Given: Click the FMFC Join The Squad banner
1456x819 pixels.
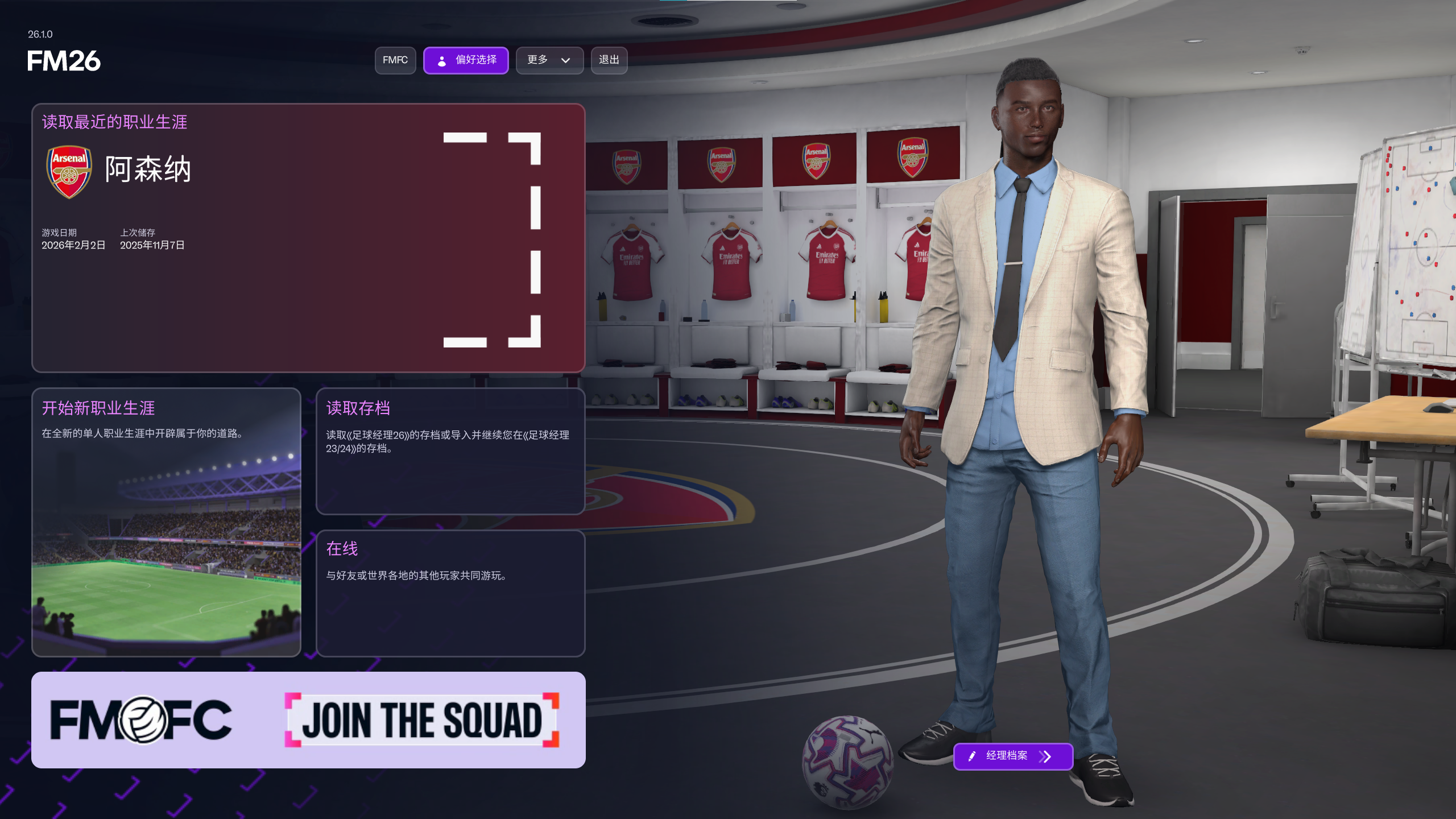Looking at the screenshot, I should tap(308, 720).
